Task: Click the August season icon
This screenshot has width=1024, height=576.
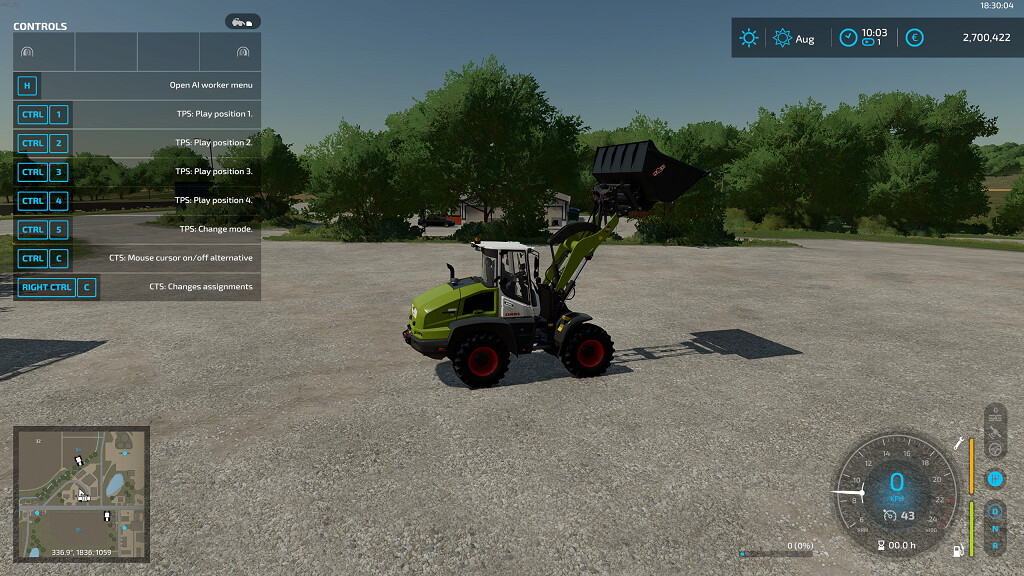Action: click(x=783, y=38)
